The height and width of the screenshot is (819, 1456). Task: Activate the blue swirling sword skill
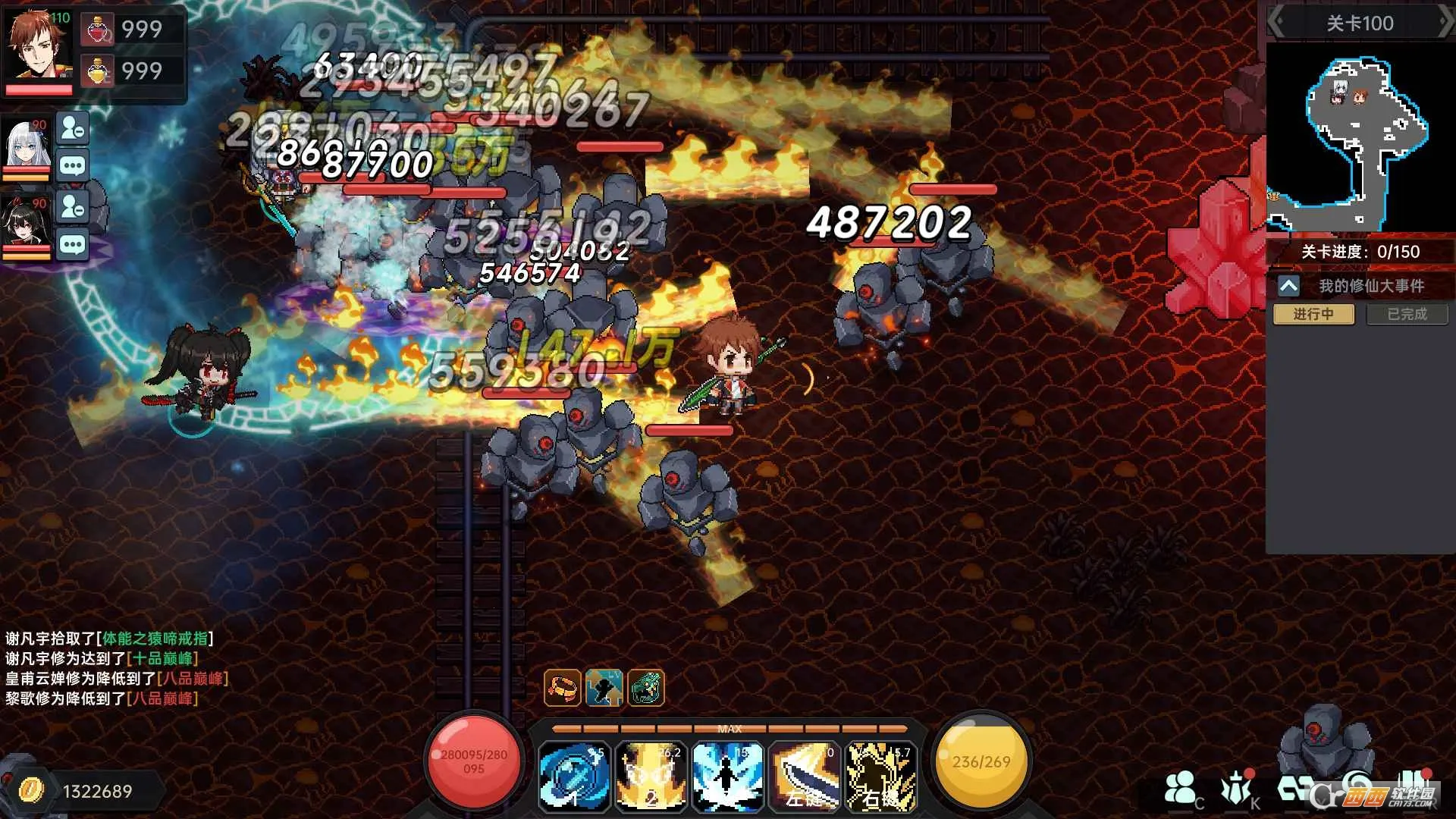coord(574,777)
